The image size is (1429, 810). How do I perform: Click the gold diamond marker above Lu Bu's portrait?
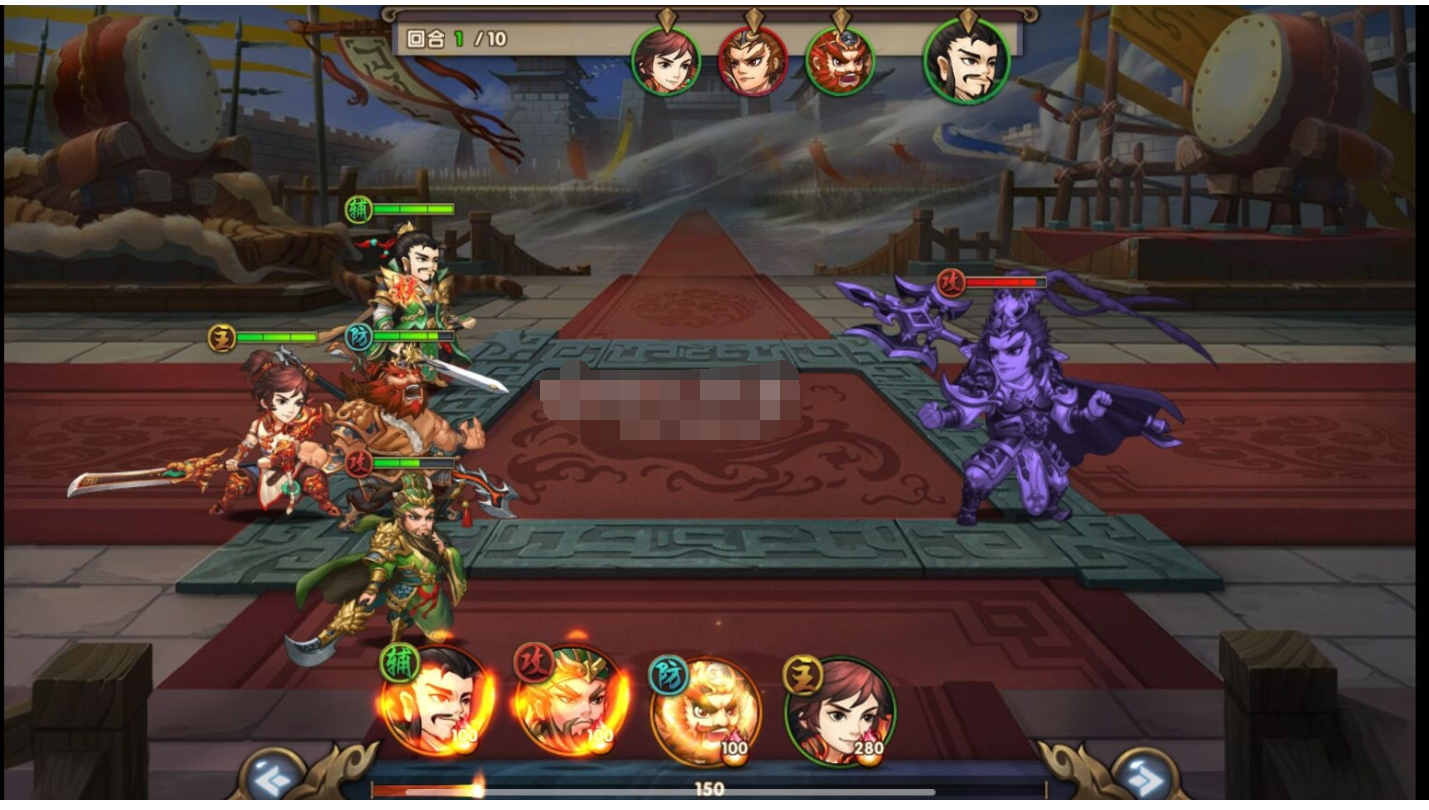[x=756, y=17]
